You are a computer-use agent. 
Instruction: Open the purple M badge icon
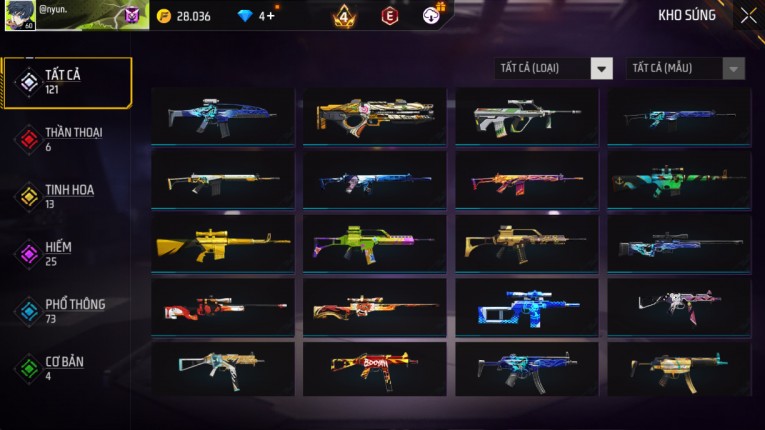click(x=132, y=16)
